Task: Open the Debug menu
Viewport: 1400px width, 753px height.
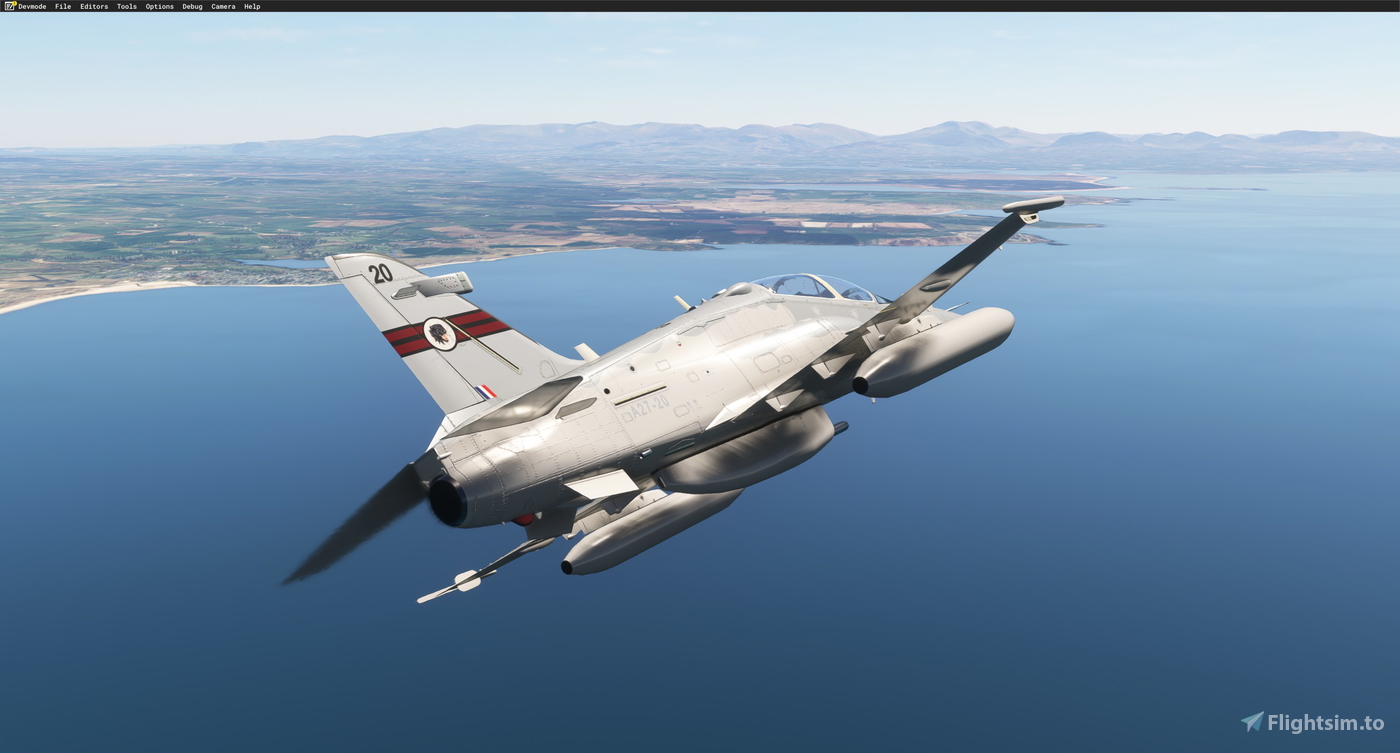Action: [x=191, y=6]
